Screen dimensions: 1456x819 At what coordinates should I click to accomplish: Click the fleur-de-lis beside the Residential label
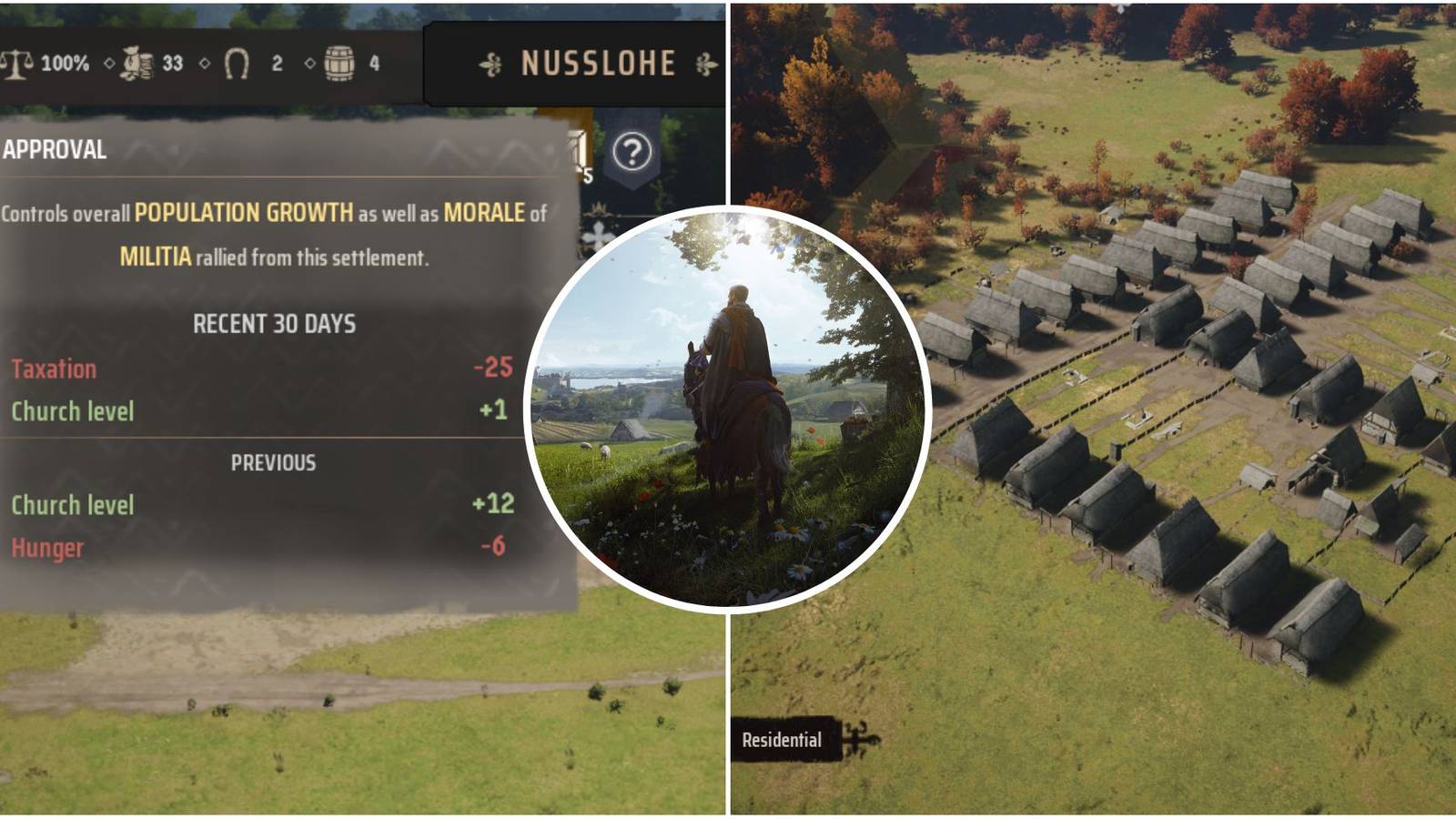[860, 740]
